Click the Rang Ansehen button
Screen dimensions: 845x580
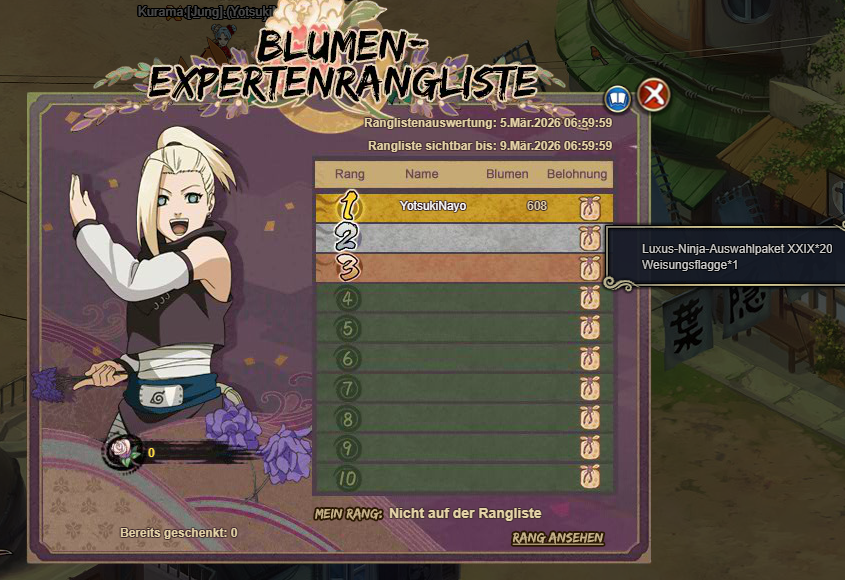tap(558, 538)
